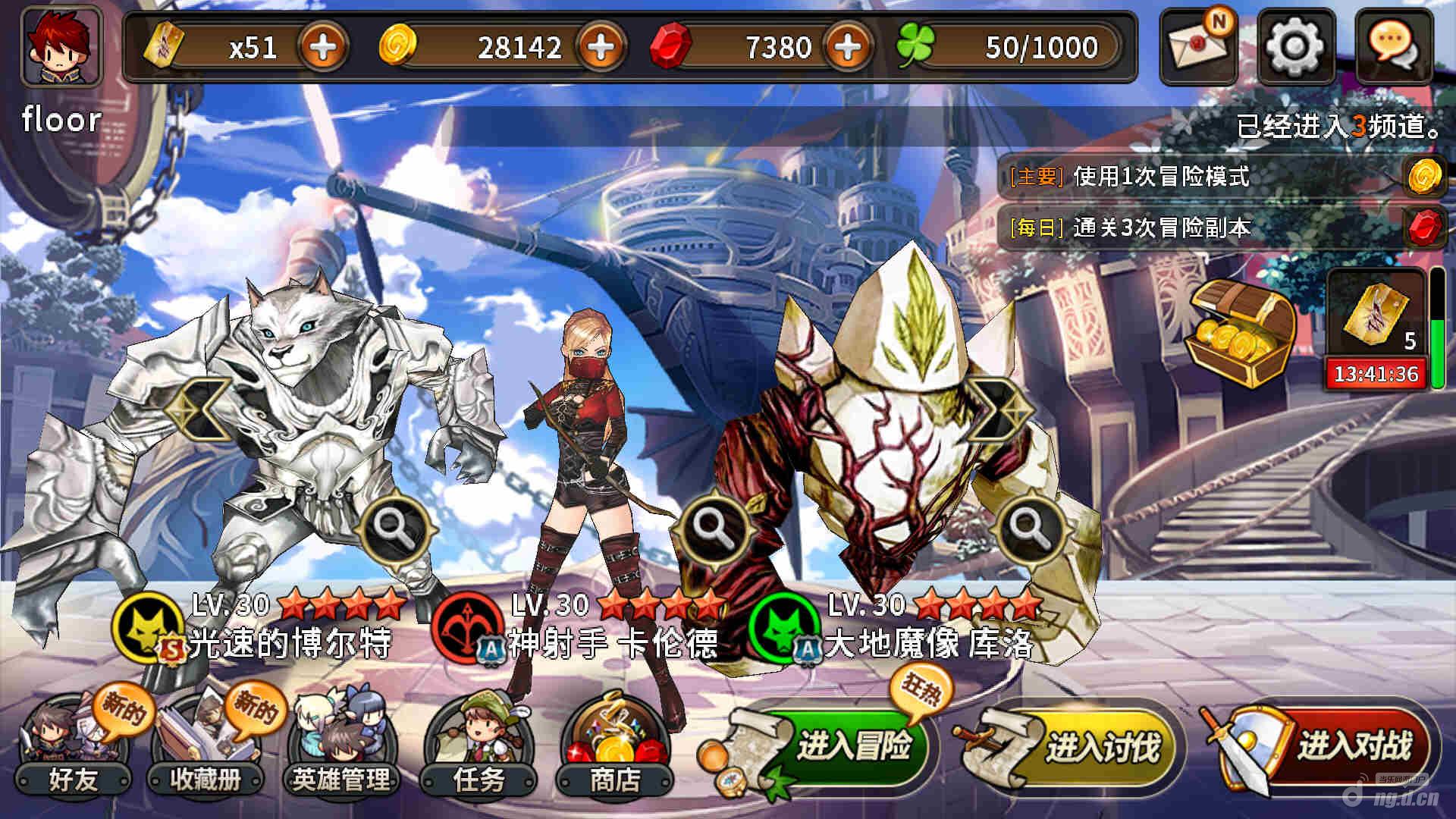The image size is (1456, 819).
Task: Add more tickets with the plus button
Action: 323,47
